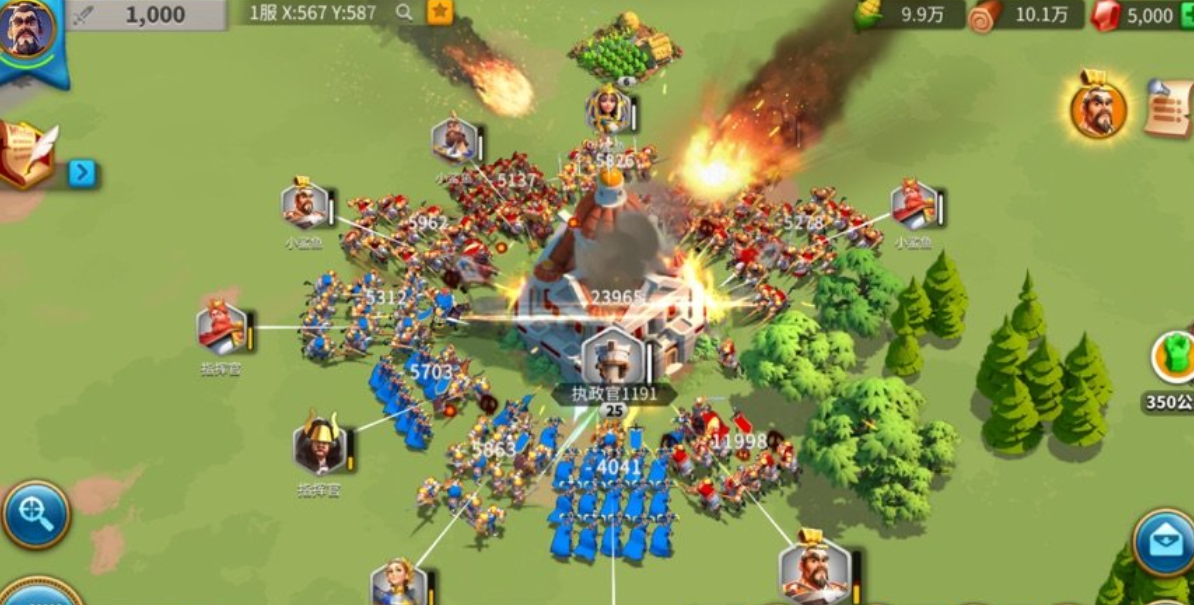Tap the gold-framed commander portrait button
Viewport: 1194px width, 605px height.
coord(1098,108)
